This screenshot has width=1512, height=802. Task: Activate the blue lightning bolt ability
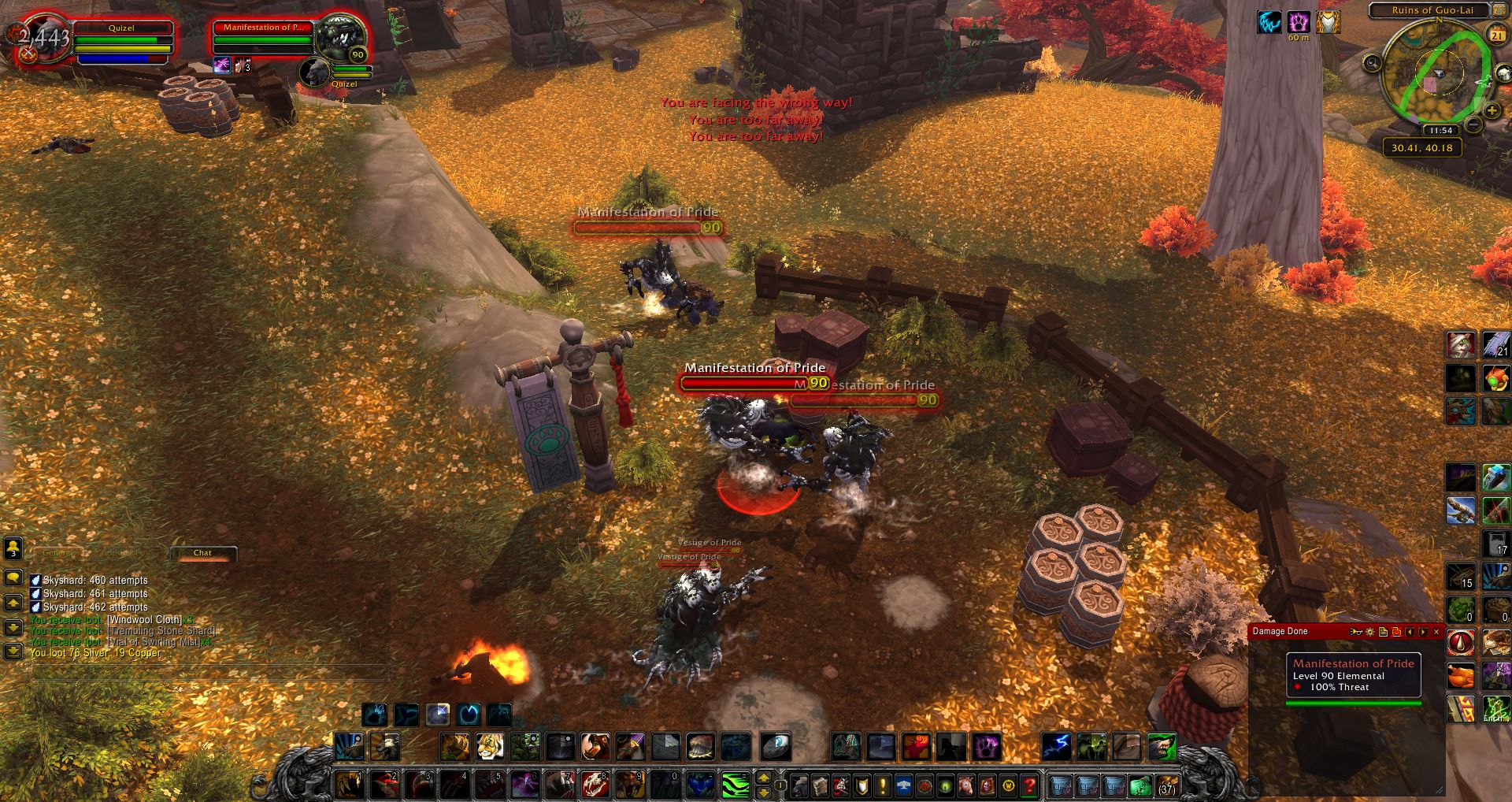[1056, 746]
